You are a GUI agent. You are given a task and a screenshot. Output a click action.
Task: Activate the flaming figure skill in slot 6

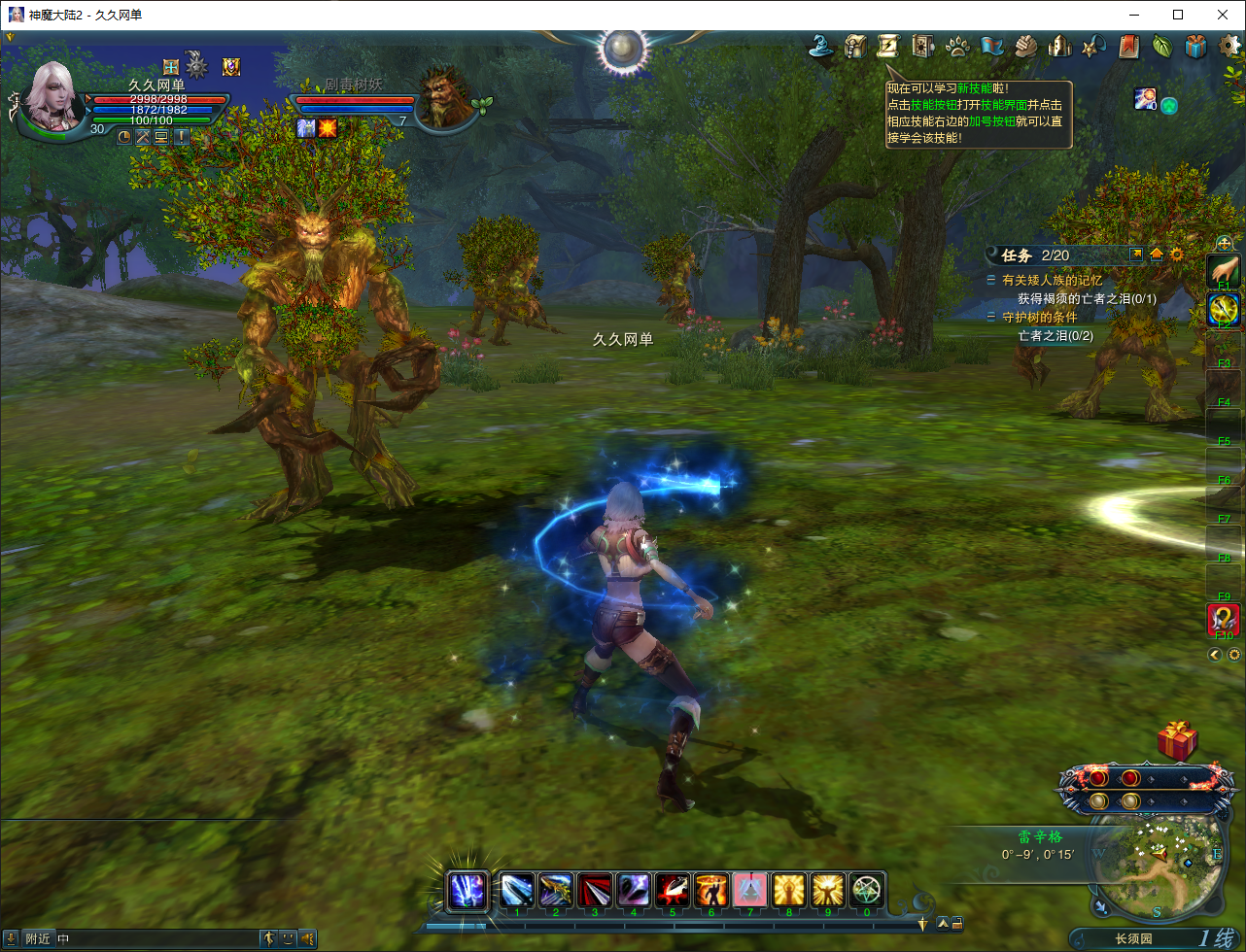(711, 889)
